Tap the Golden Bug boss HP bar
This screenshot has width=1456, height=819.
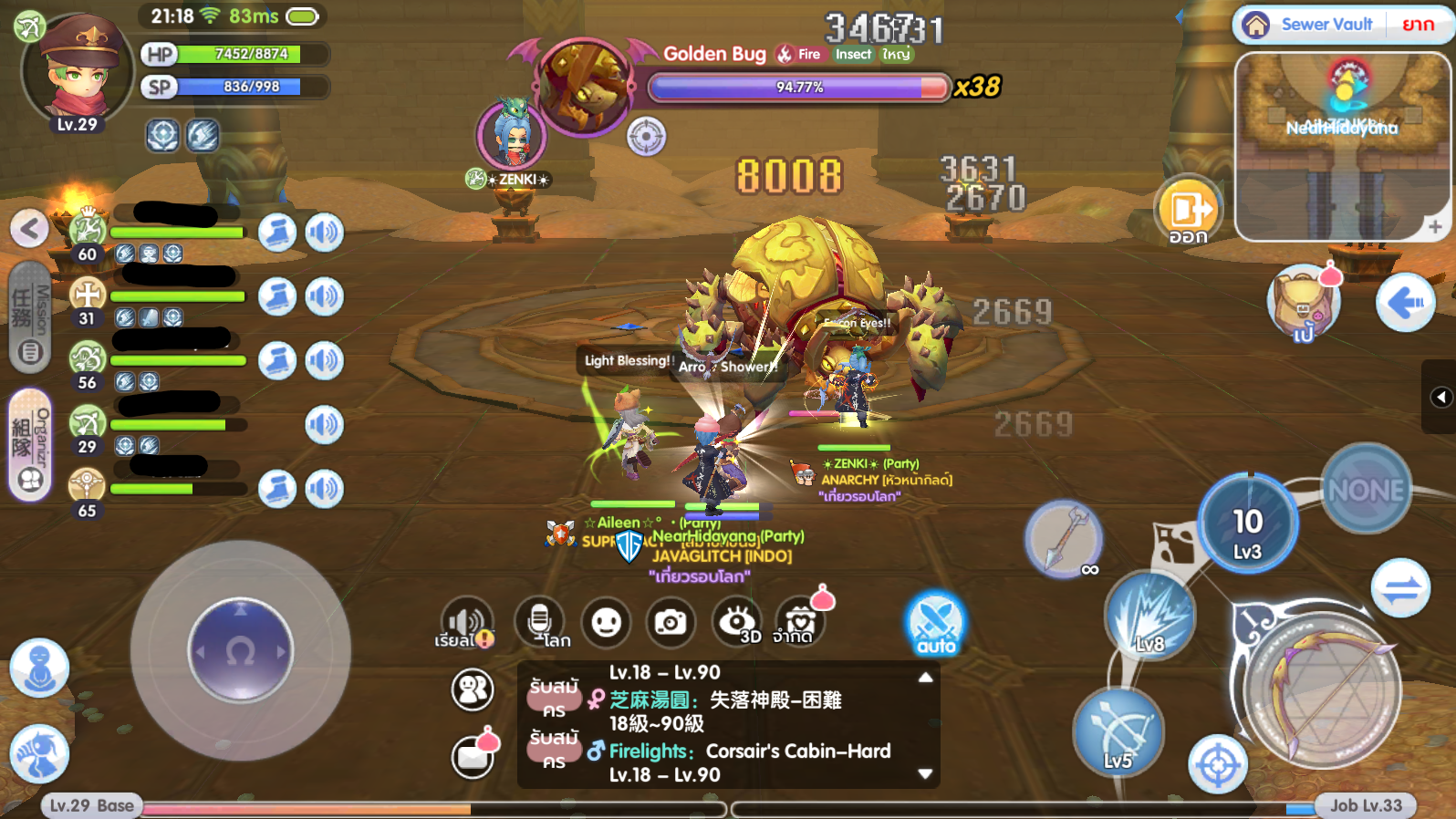(796, 88)
